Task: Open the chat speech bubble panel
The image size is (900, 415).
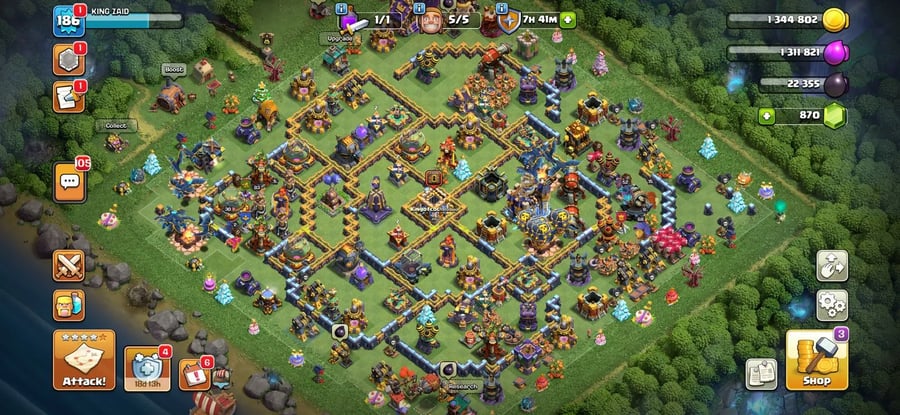Action: coord(70,181)
